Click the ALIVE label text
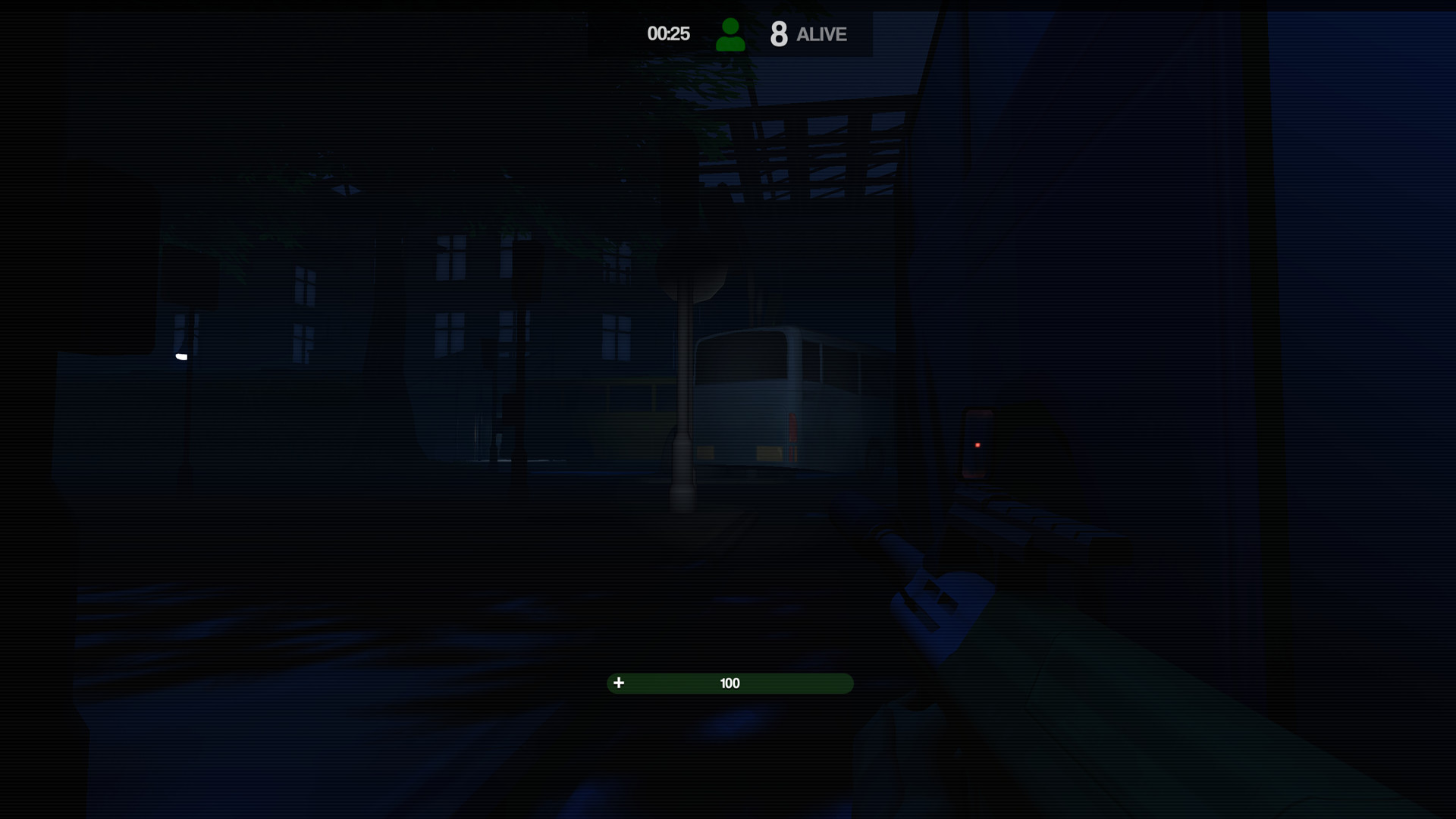The image size is (1456, 819). 821,35
